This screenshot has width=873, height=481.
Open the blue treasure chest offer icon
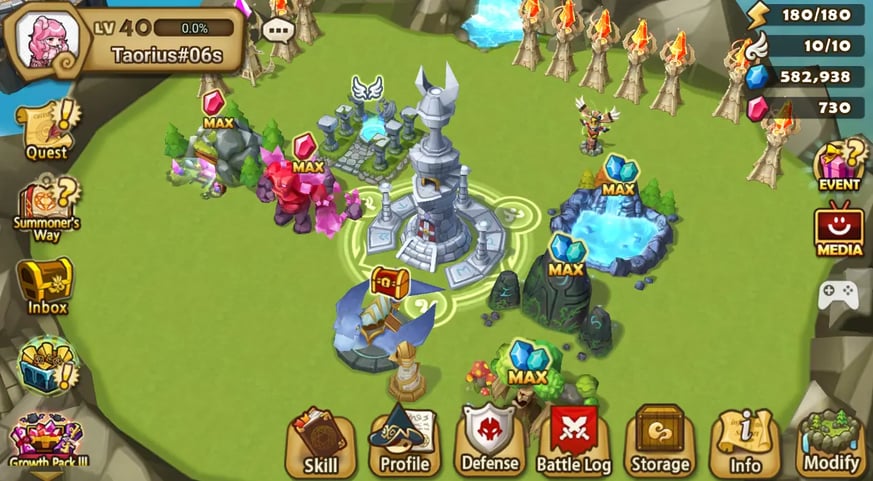pos(46,365)
